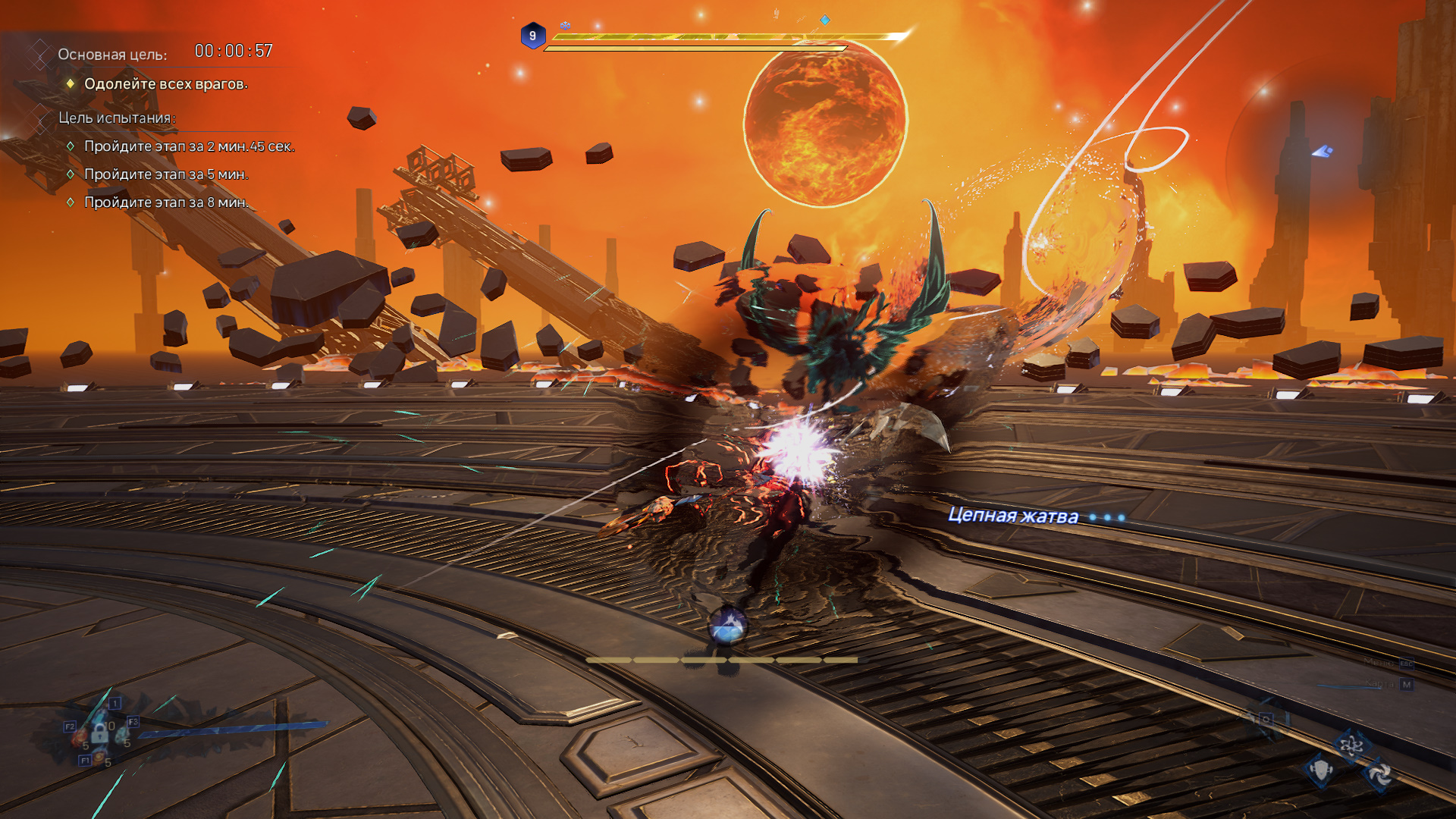Image resolution: width=1456 pixels, height=819 pixels.
Task: Open the map via Карта label
Action: pos(1379,684)
